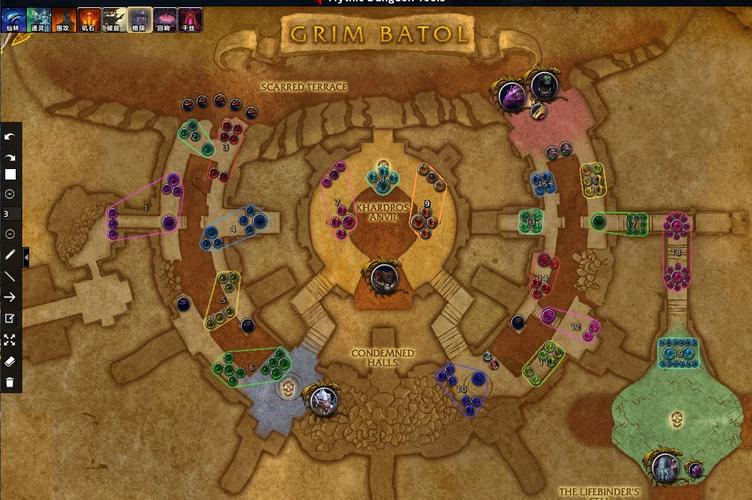Select the enemy pull numbered 4
This screenshot has width=752, height=500.
234,229
